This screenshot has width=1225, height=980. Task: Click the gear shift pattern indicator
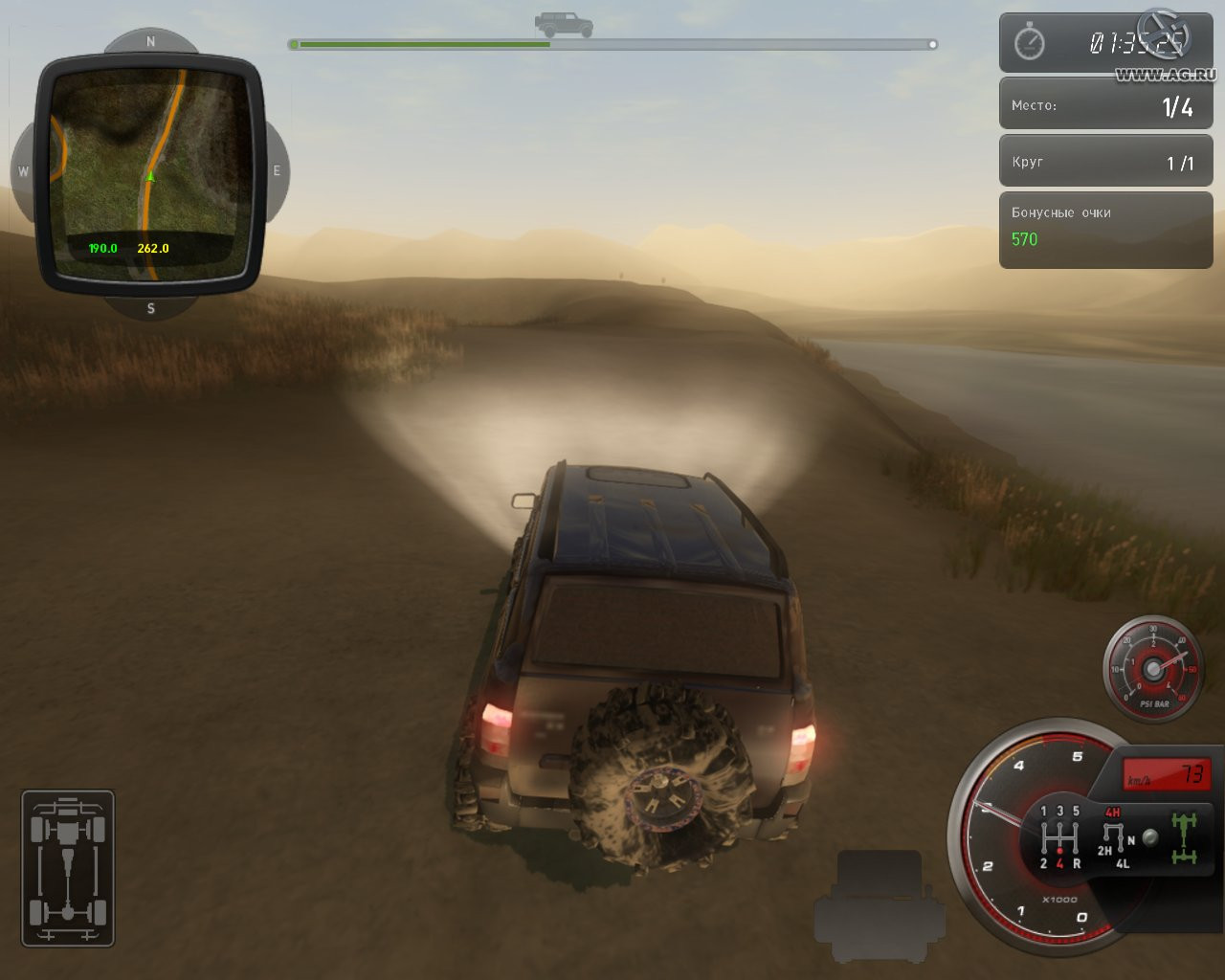1059,836
